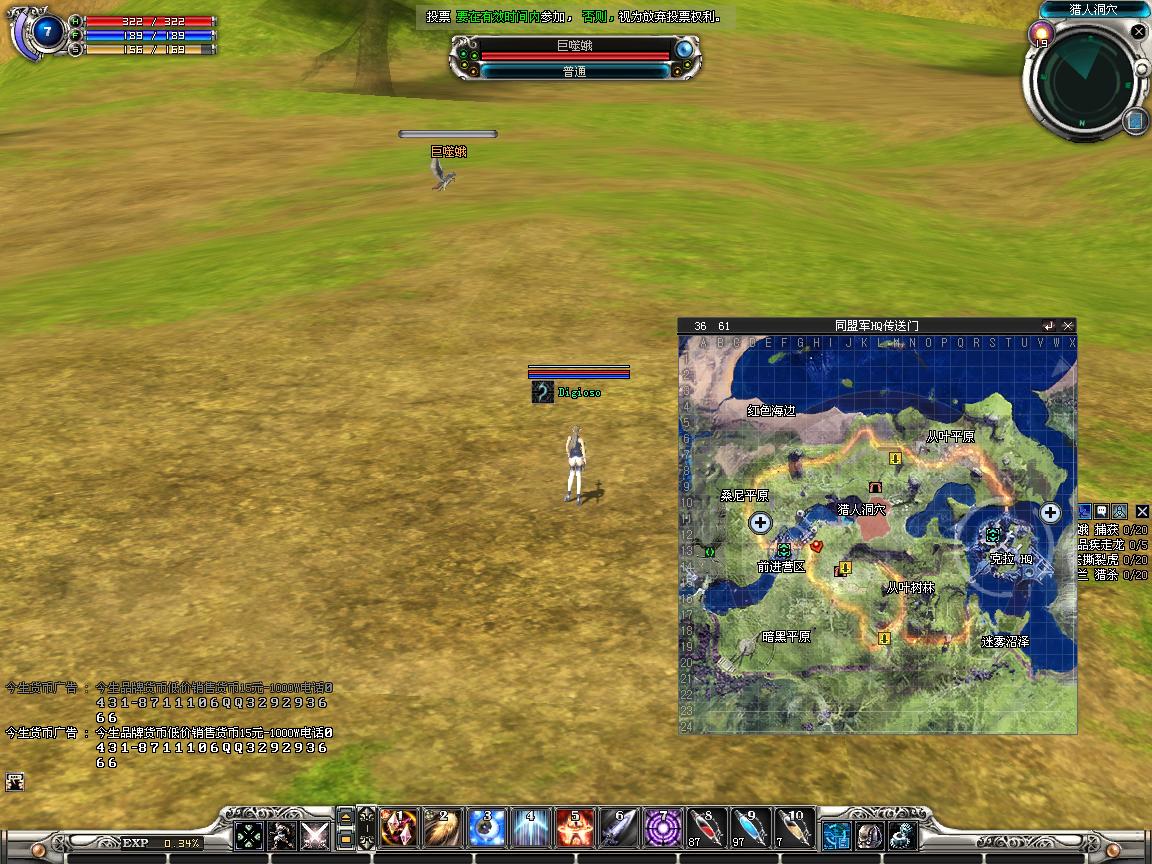
Task: Use the red potion in slot 8
Action: pyautogui.click(x=707, y=828)
